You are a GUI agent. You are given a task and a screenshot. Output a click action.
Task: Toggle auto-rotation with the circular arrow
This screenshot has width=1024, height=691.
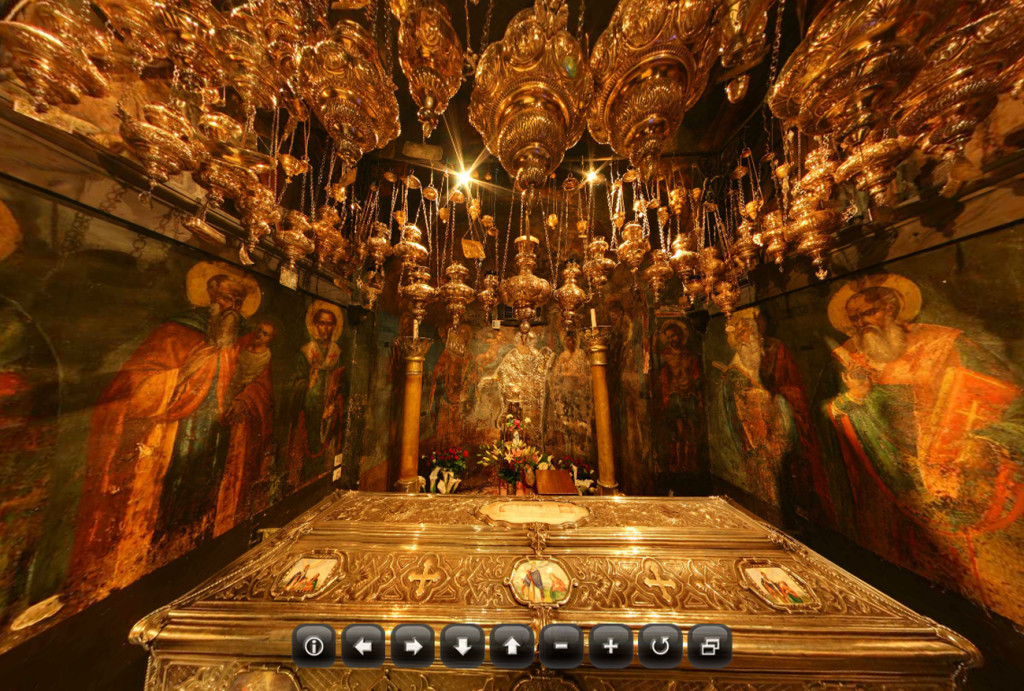point(660,646)
